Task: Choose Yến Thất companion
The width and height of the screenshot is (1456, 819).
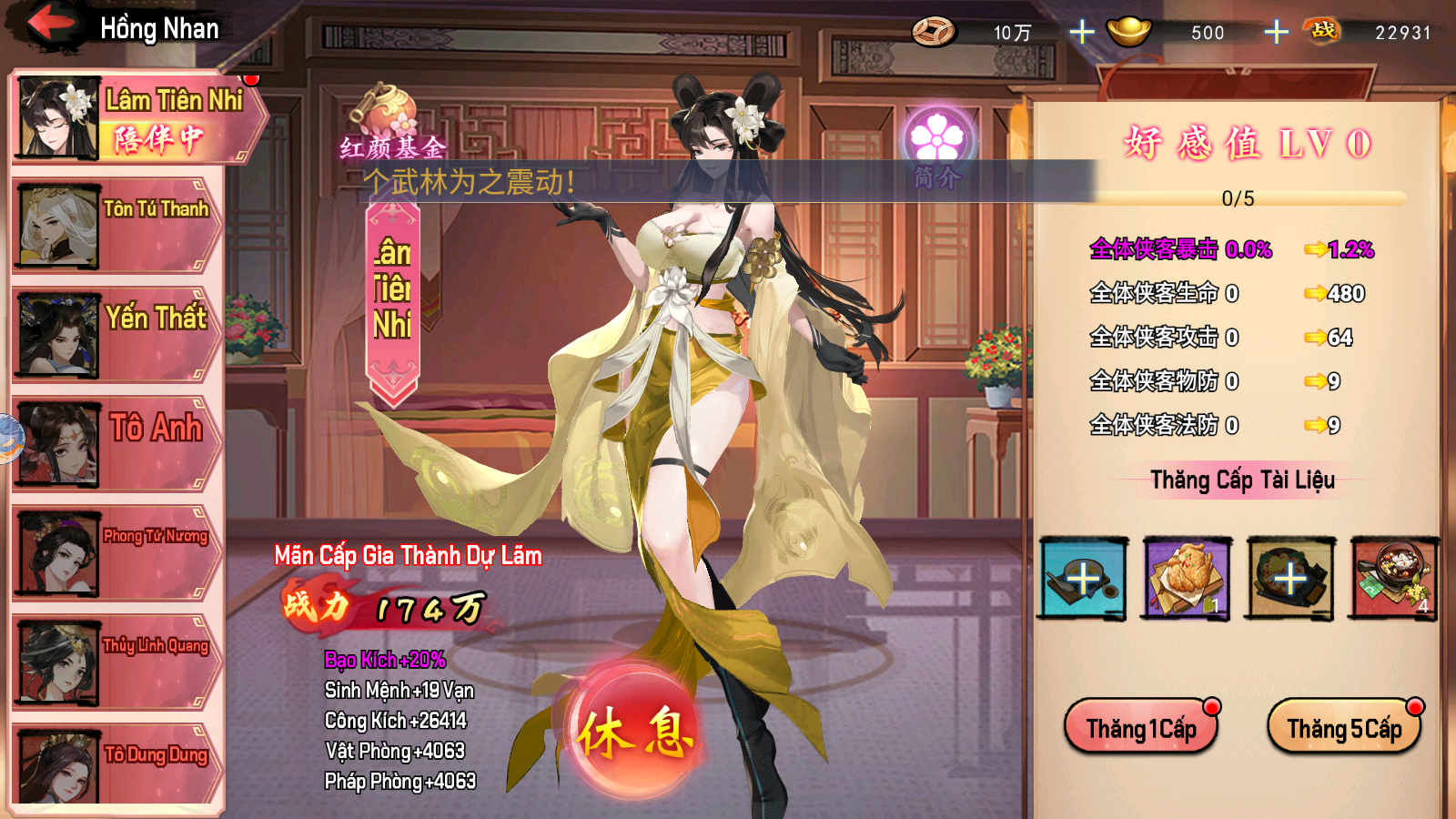Action: coord(116,335)
